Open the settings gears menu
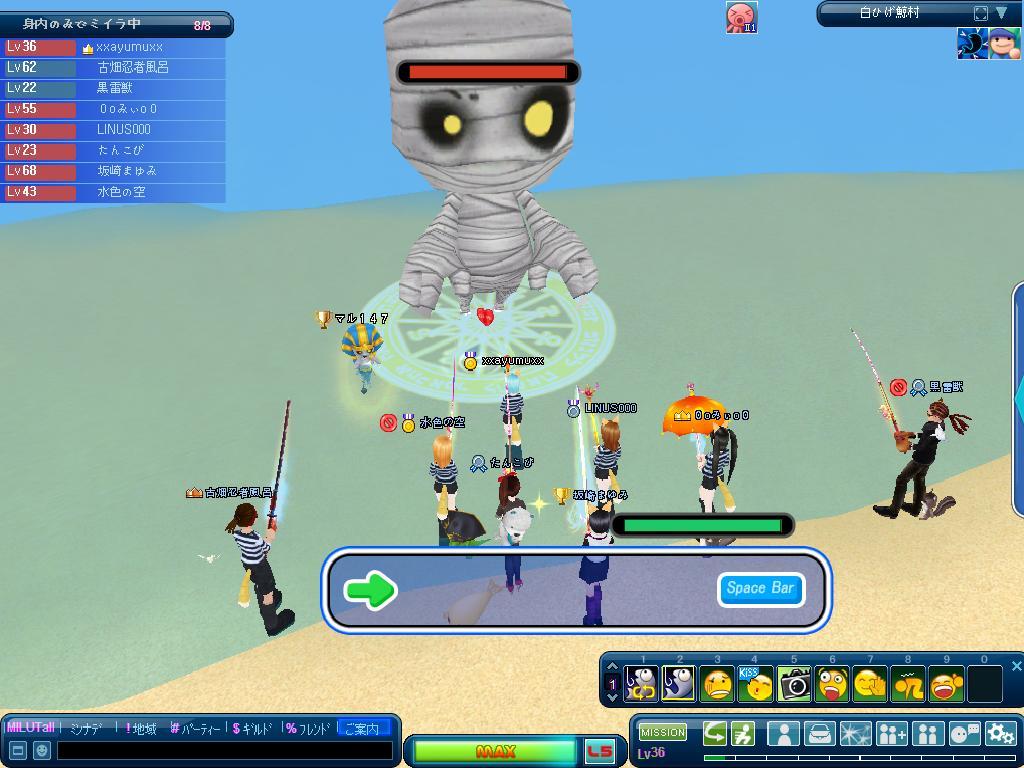The height and width of the screenshot is (768, 1024). pyautogui.click(x=1000, y=734)
